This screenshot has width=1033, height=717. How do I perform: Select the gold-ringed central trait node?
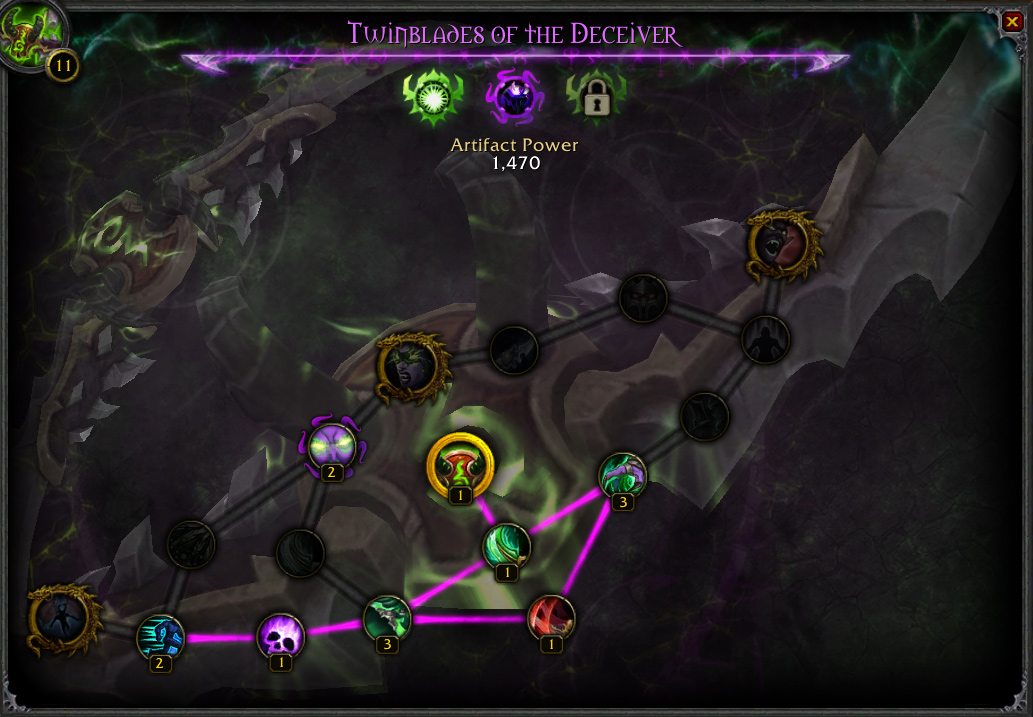(x=460, y=465)
